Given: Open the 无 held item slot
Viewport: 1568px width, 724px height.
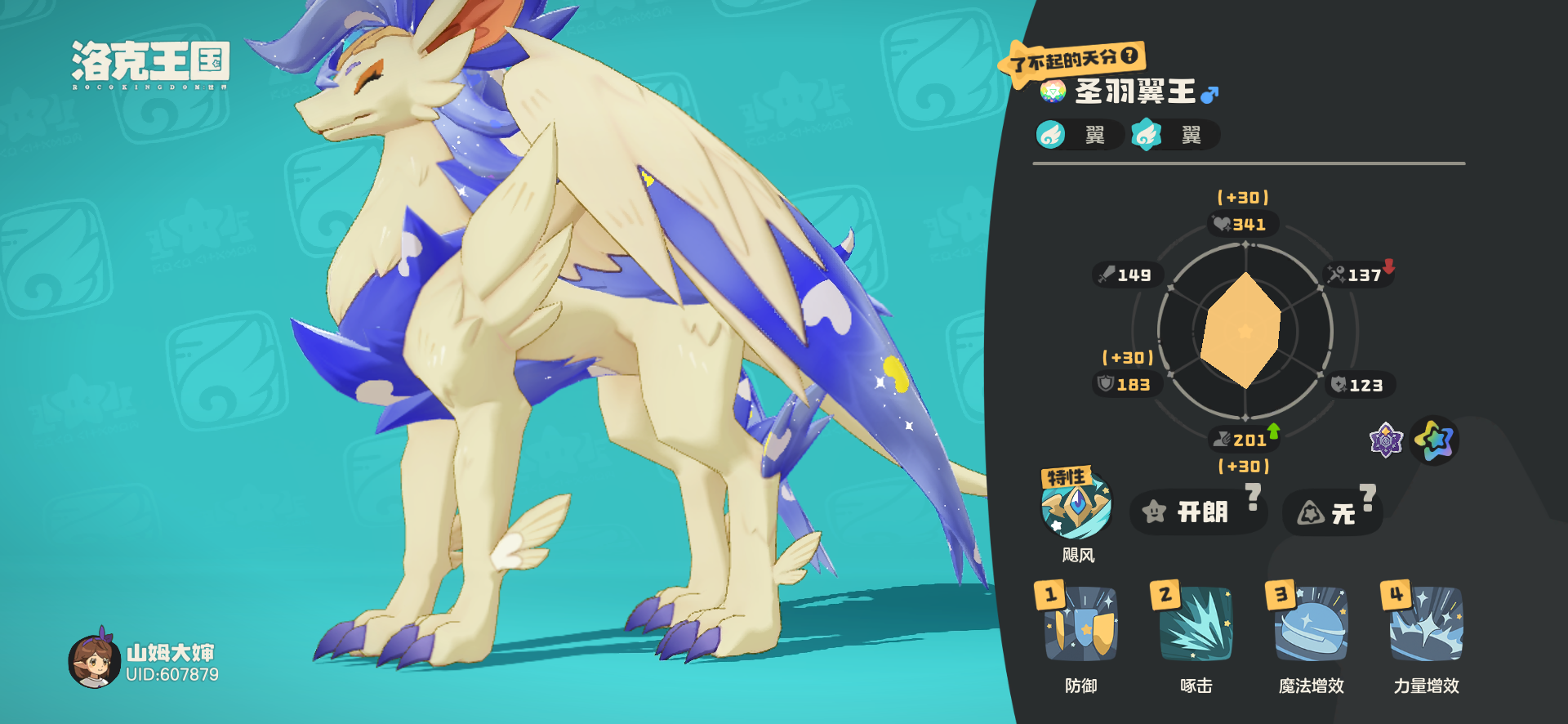Looking at the screenshot, I should [x=1331, y=513].
